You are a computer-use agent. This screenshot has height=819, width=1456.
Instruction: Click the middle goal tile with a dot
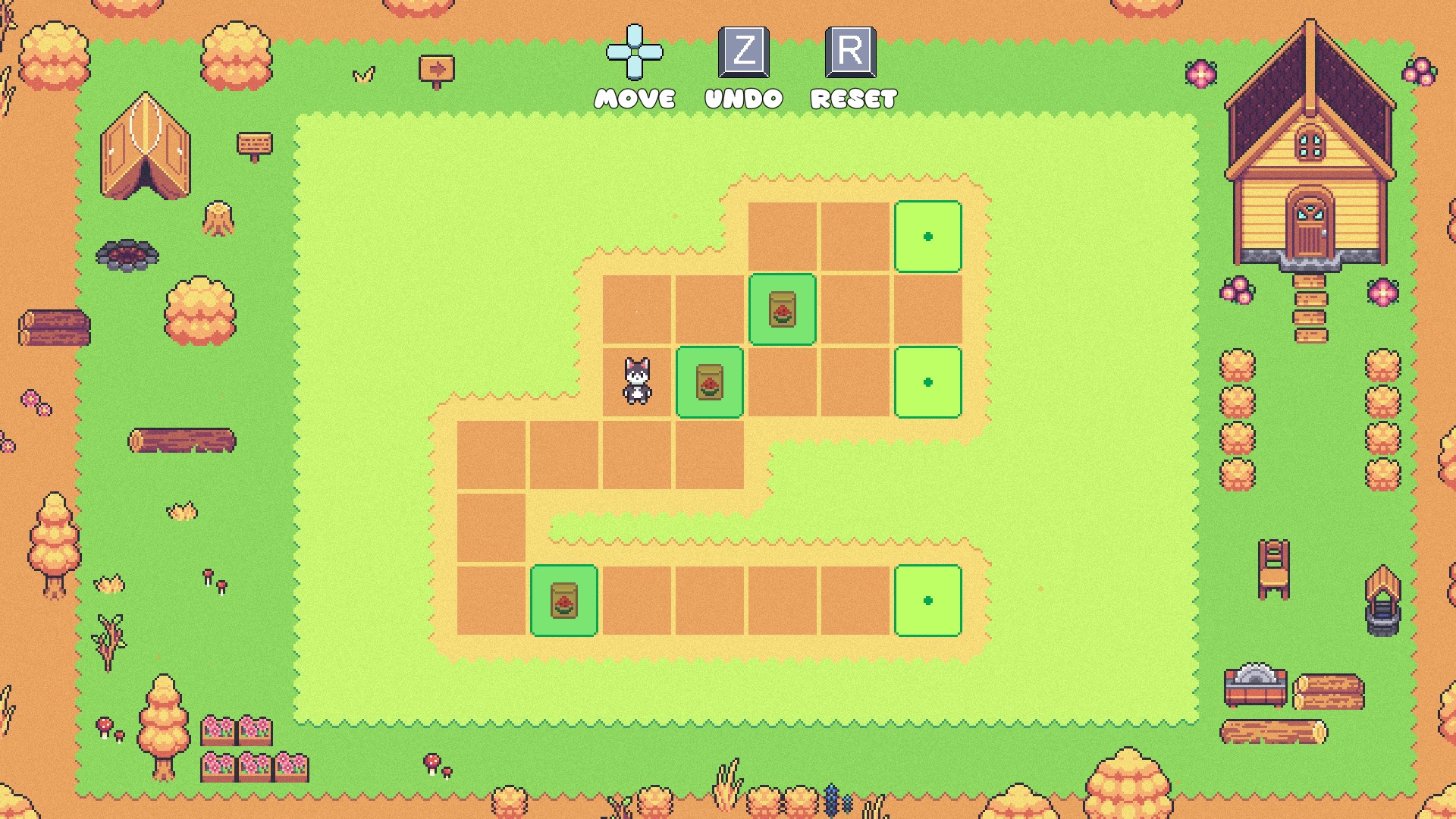928,381
